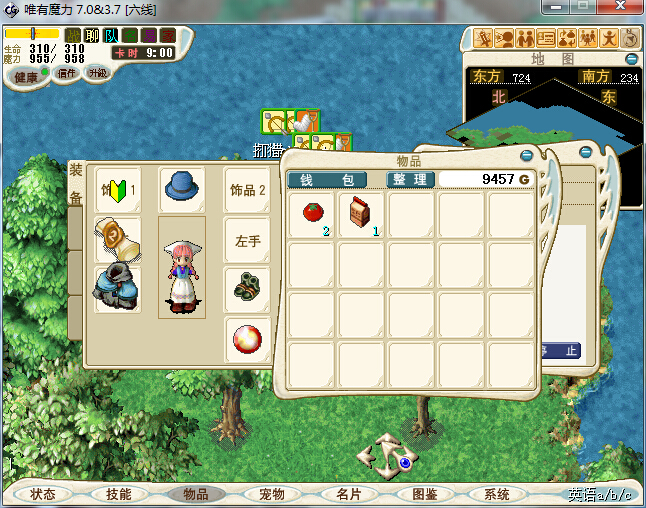Open the 钱包 wallet button
This screenshot has width=646, height=508.
(x=334, y=180)
